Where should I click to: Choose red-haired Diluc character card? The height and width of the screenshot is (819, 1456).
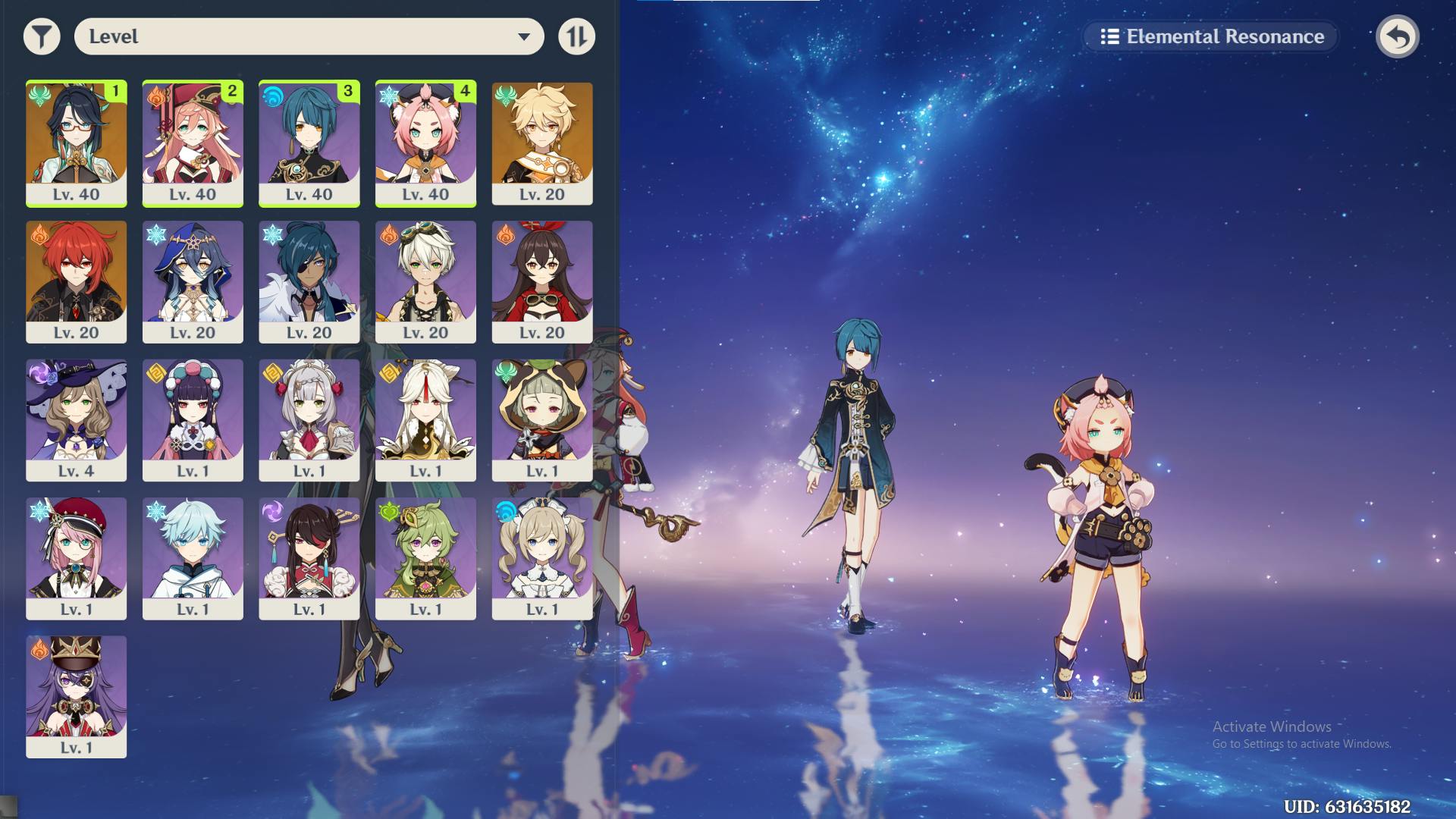(x=76, y=281)
